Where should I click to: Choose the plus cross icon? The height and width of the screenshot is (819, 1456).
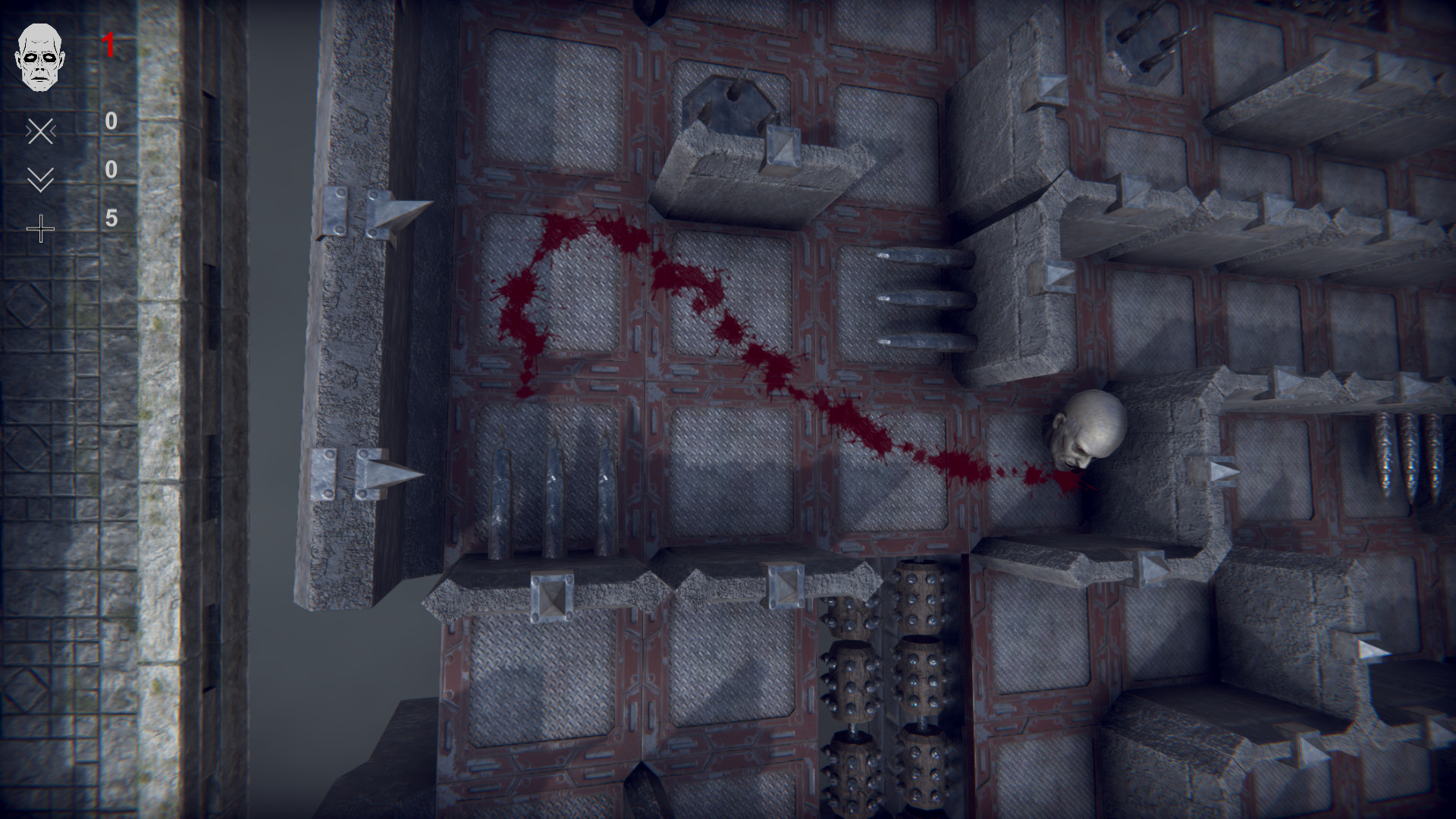coord(40,228)
